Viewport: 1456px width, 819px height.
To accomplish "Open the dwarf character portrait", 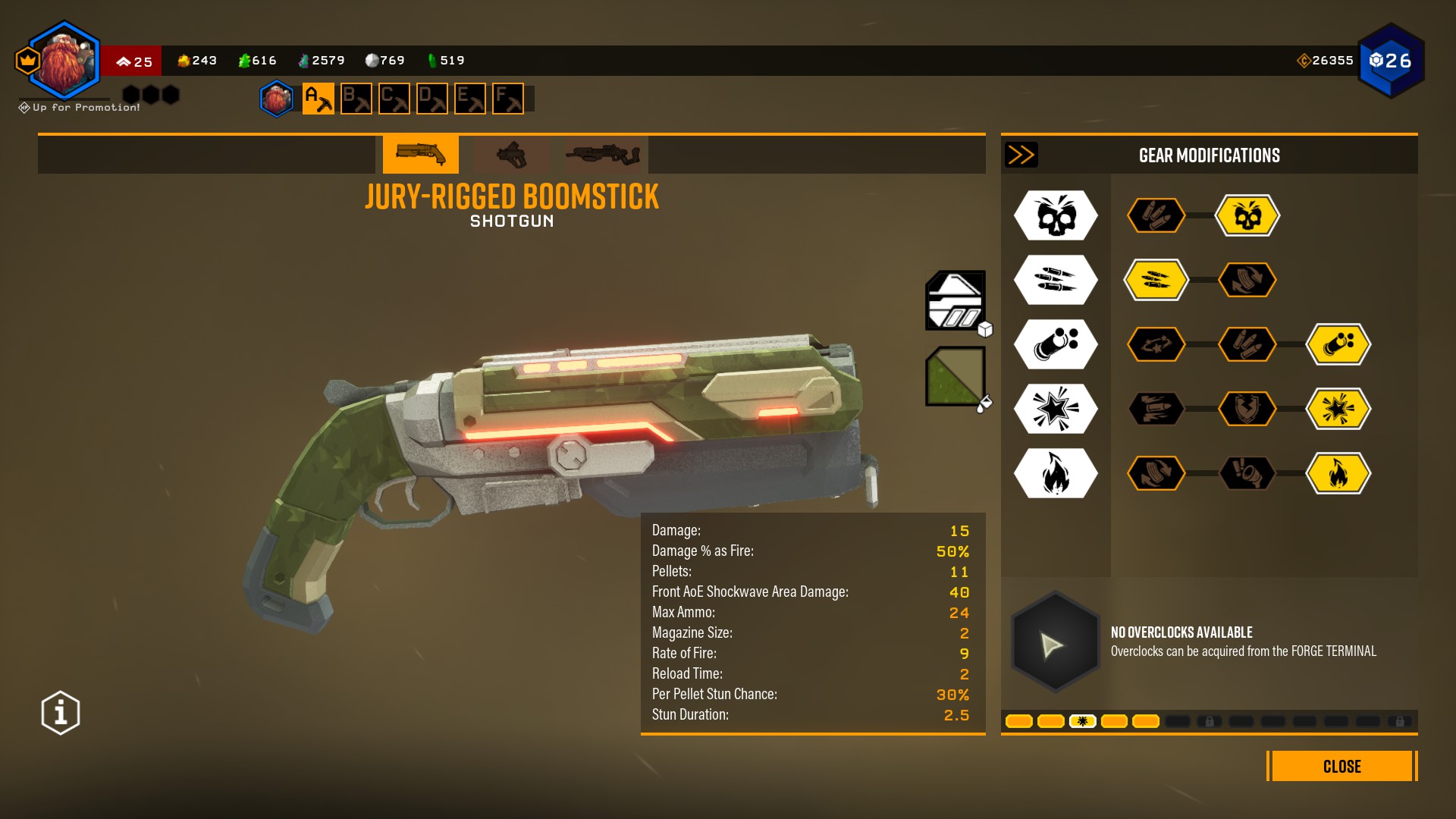I will point(64,61).
